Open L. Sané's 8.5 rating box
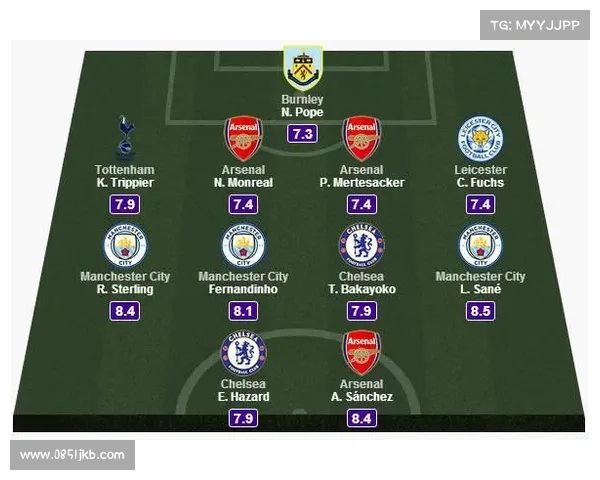This screenshot has width=600, height=480. [479, 312]
